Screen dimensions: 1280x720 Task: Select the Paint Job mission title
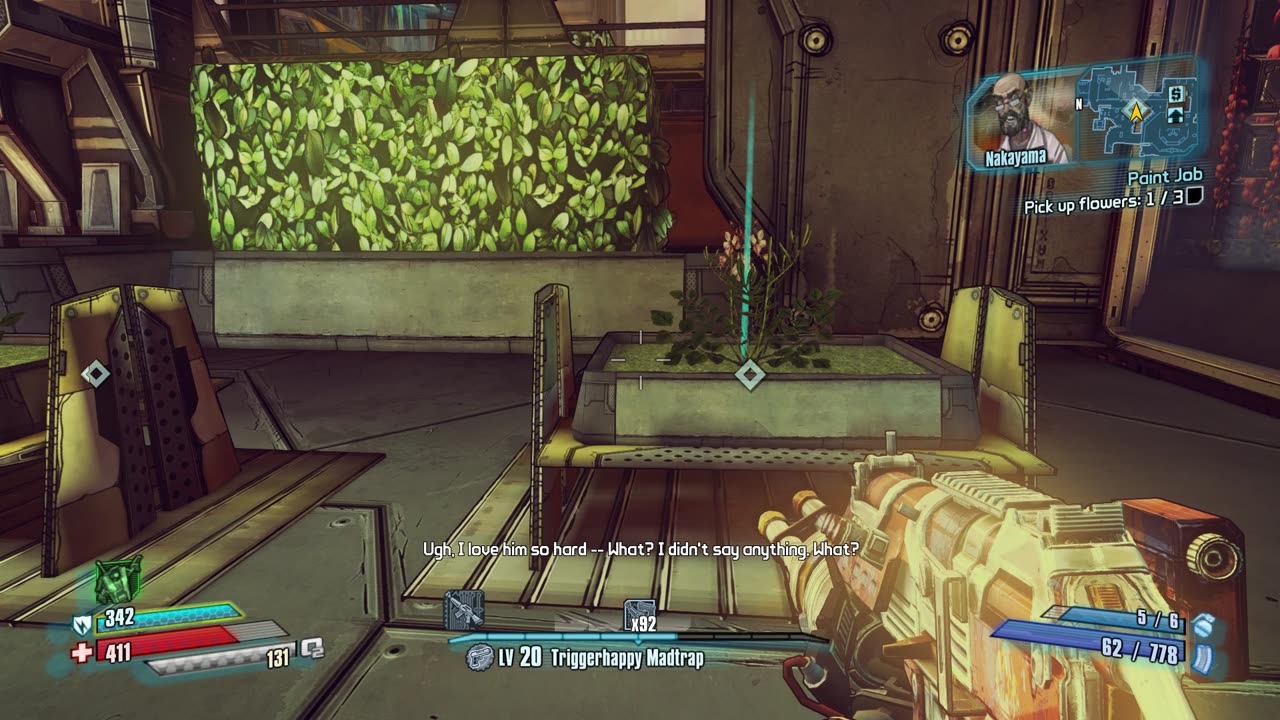(1164, 177)
